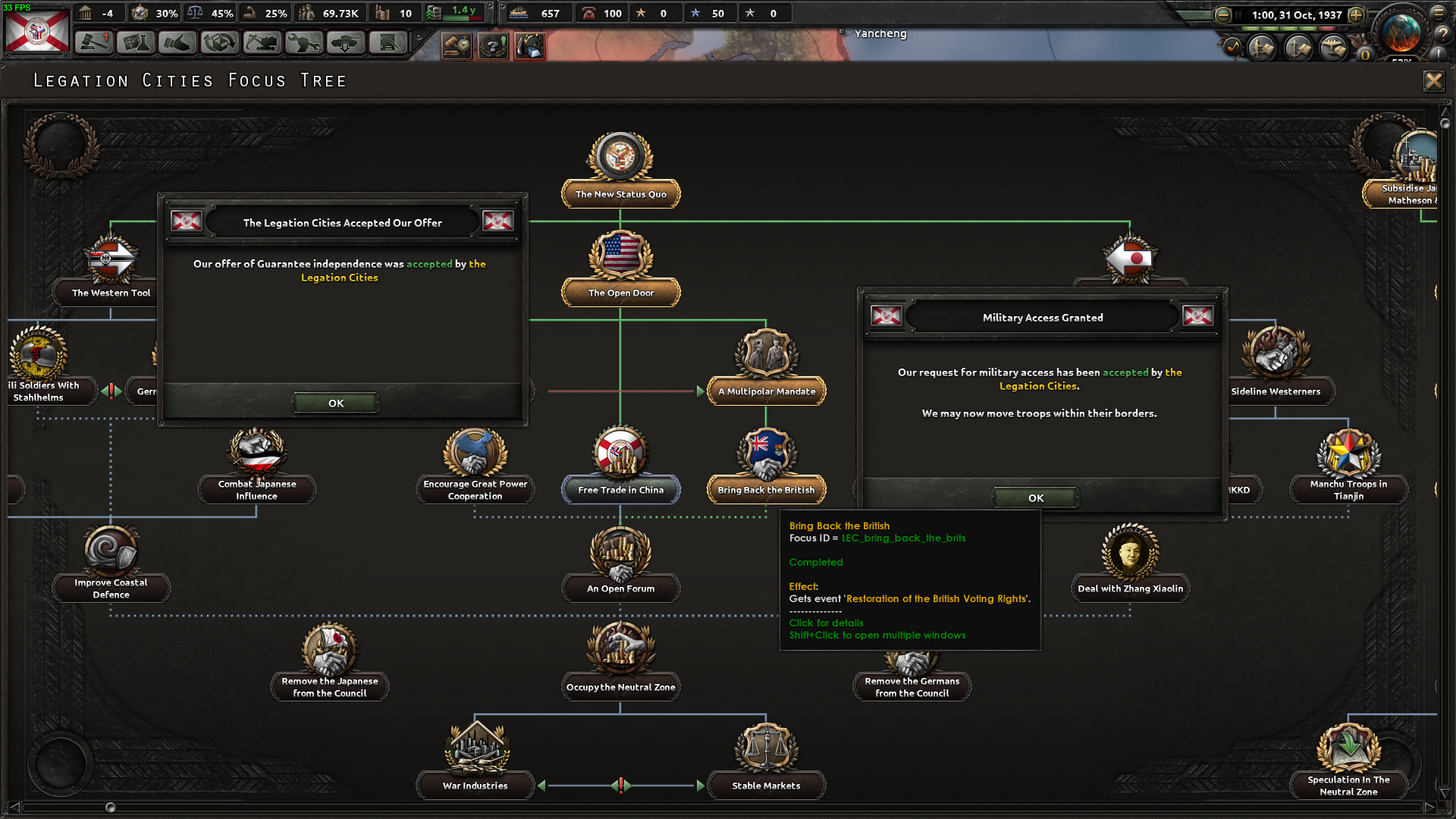Open the Politics menu with the gavel icon
Image resolution: width=1456 pixels, height=819 pixels.
(x=93, y=43)
